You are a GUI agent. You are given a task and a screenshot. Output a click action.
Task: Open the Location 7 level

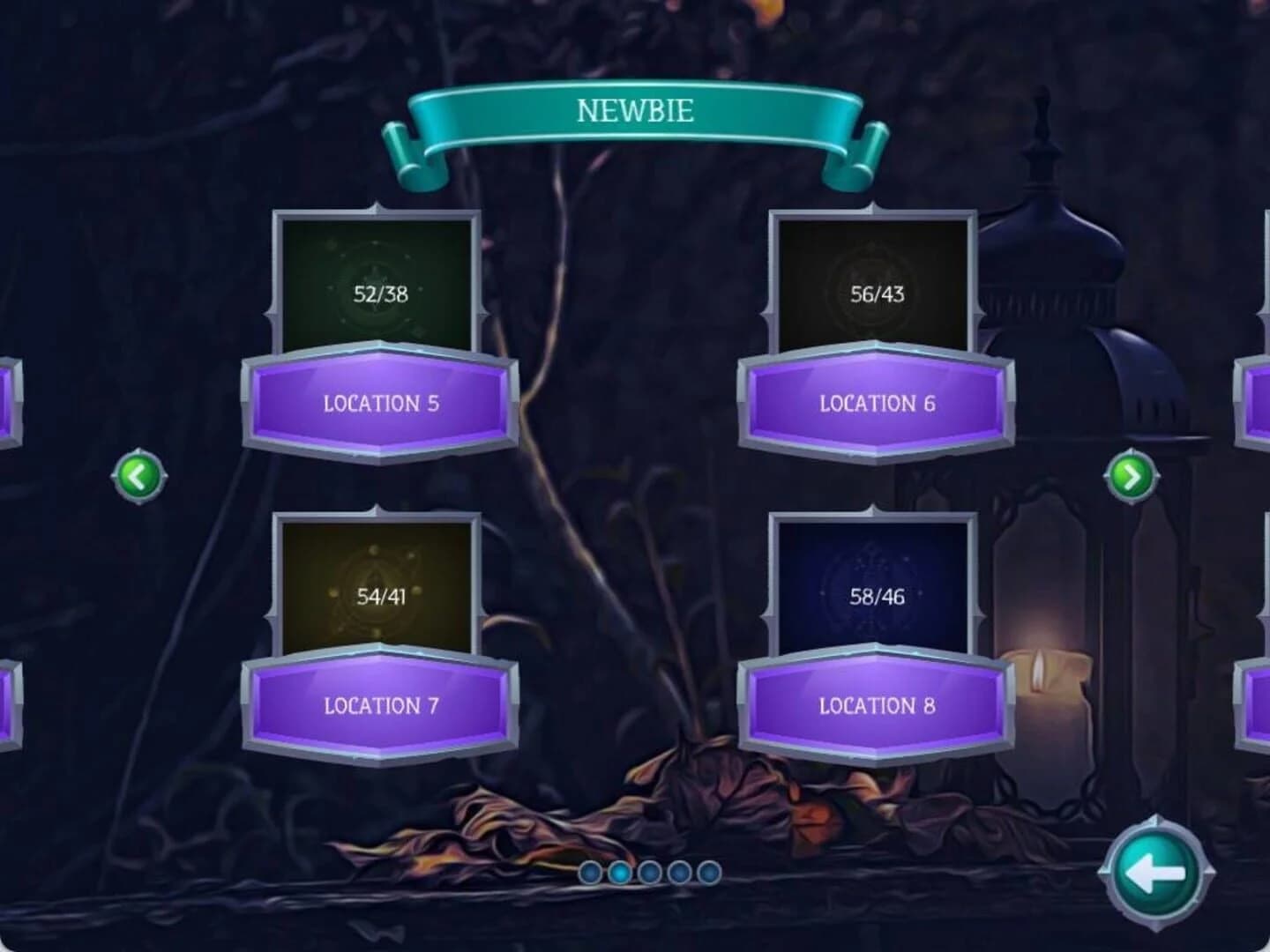(379, 704)
